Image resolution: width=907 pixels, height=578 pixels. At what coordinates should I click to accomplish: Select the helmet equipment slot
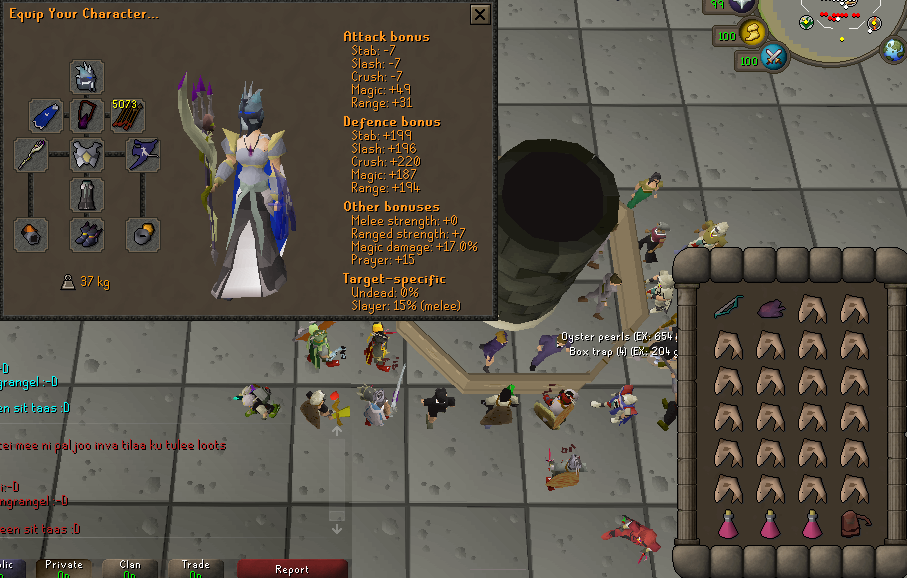(x=87, y=77)
